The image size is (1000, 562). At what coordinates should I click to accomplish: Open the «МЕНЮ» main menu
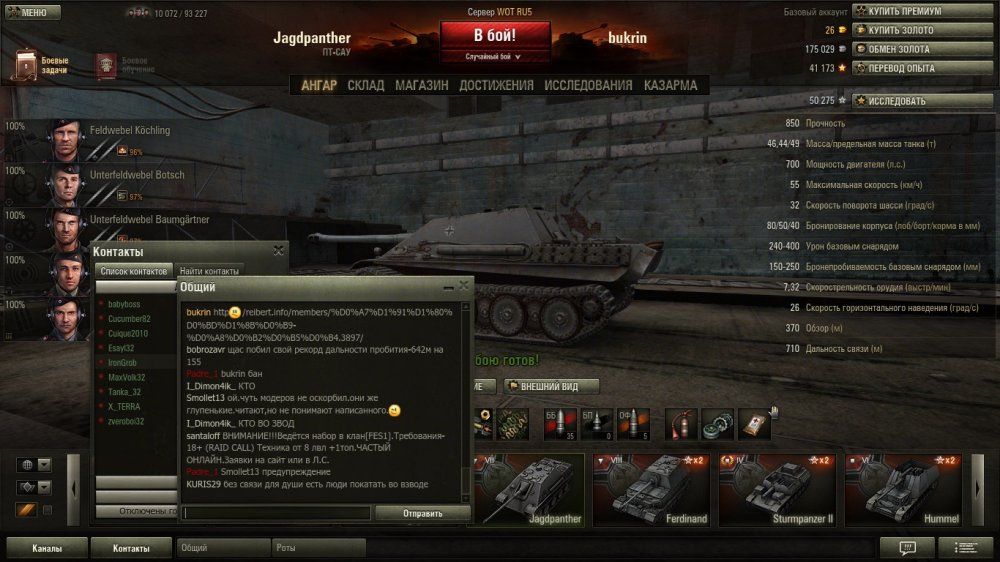tap(28, 12)
